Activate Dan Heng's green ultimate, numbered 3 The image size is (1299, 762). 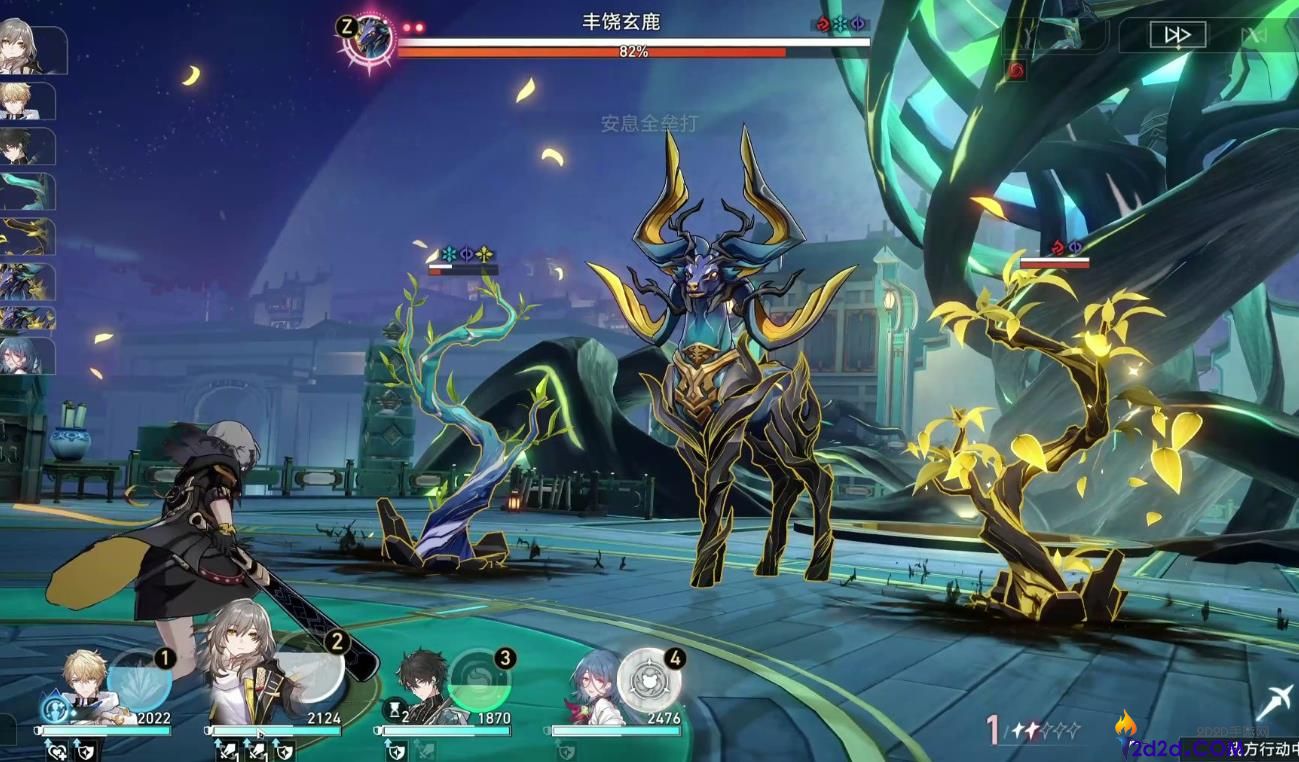click(x=479, y=680)
